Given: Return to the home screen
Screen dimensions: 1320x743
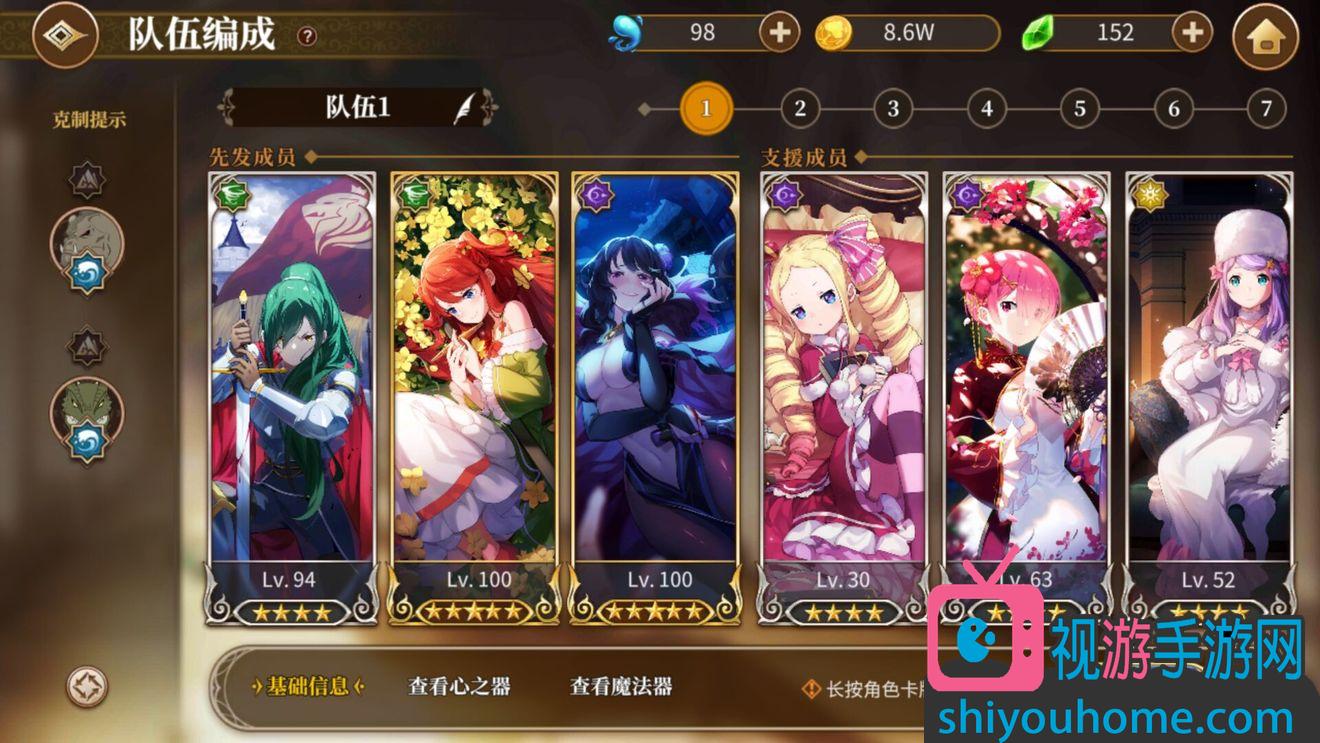Looking at the screenshot, I should click(x=1265, y=37).
